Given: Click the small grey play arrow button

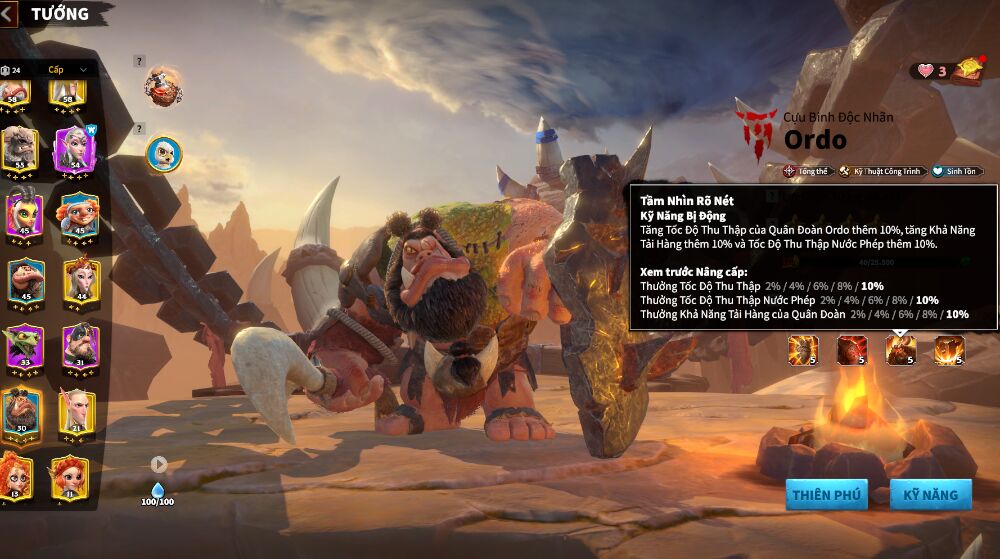Looking at the screenshot, I should click(x=159, y=464).
